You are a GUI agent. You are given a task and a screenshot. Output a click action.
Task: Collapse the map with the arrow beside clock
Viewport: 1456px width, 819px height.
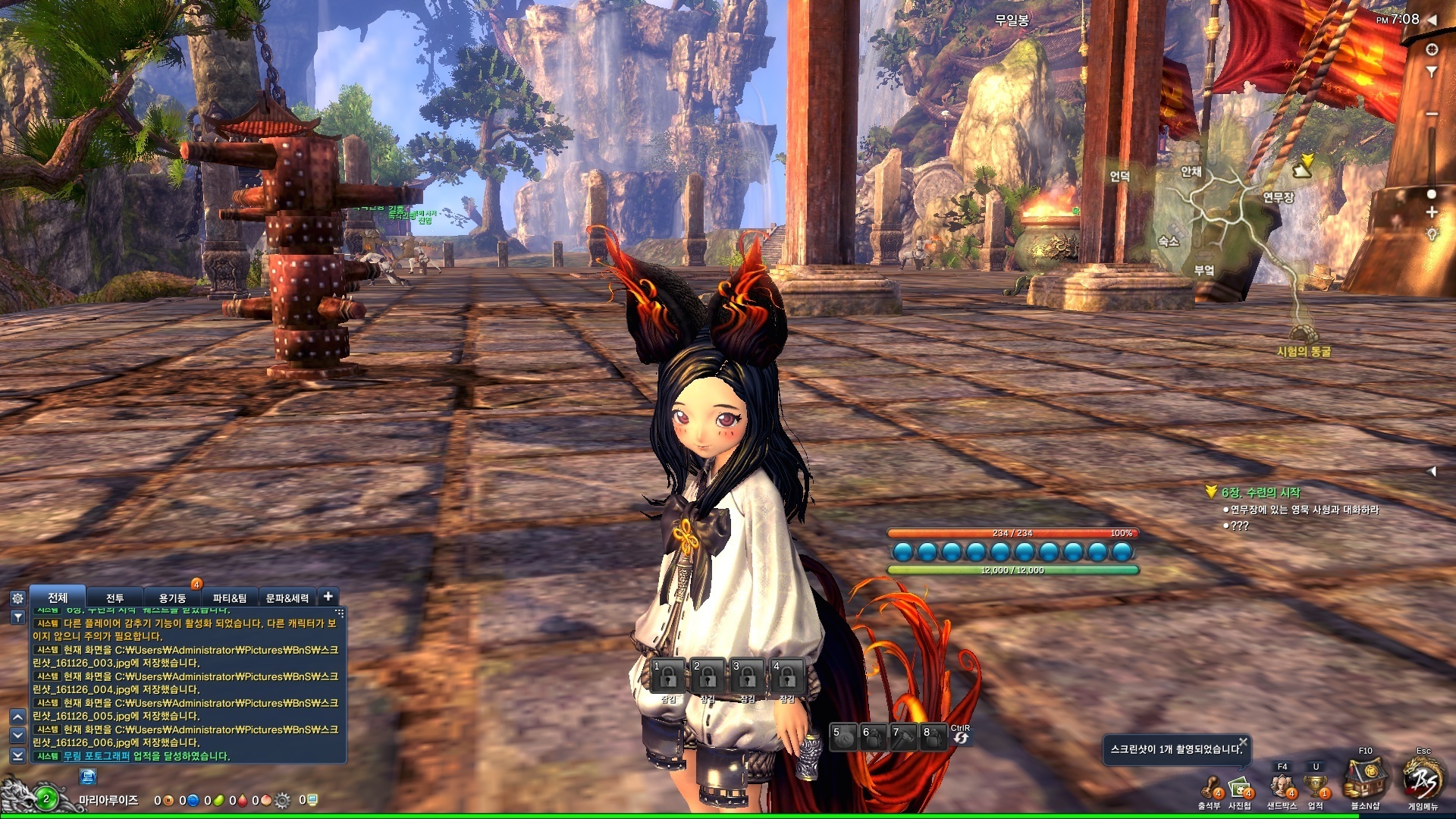1432,20
